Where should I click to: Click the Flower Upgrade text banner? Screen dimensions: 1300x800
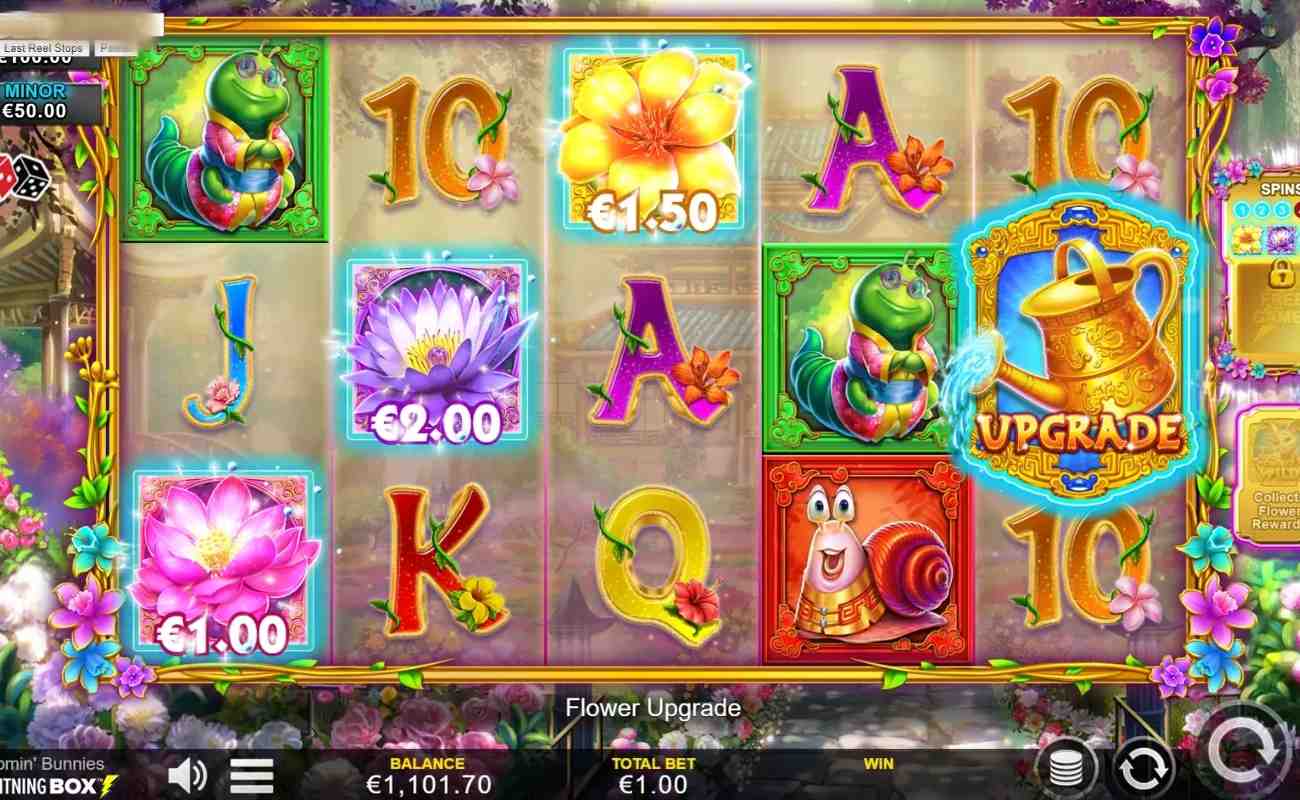650,708
